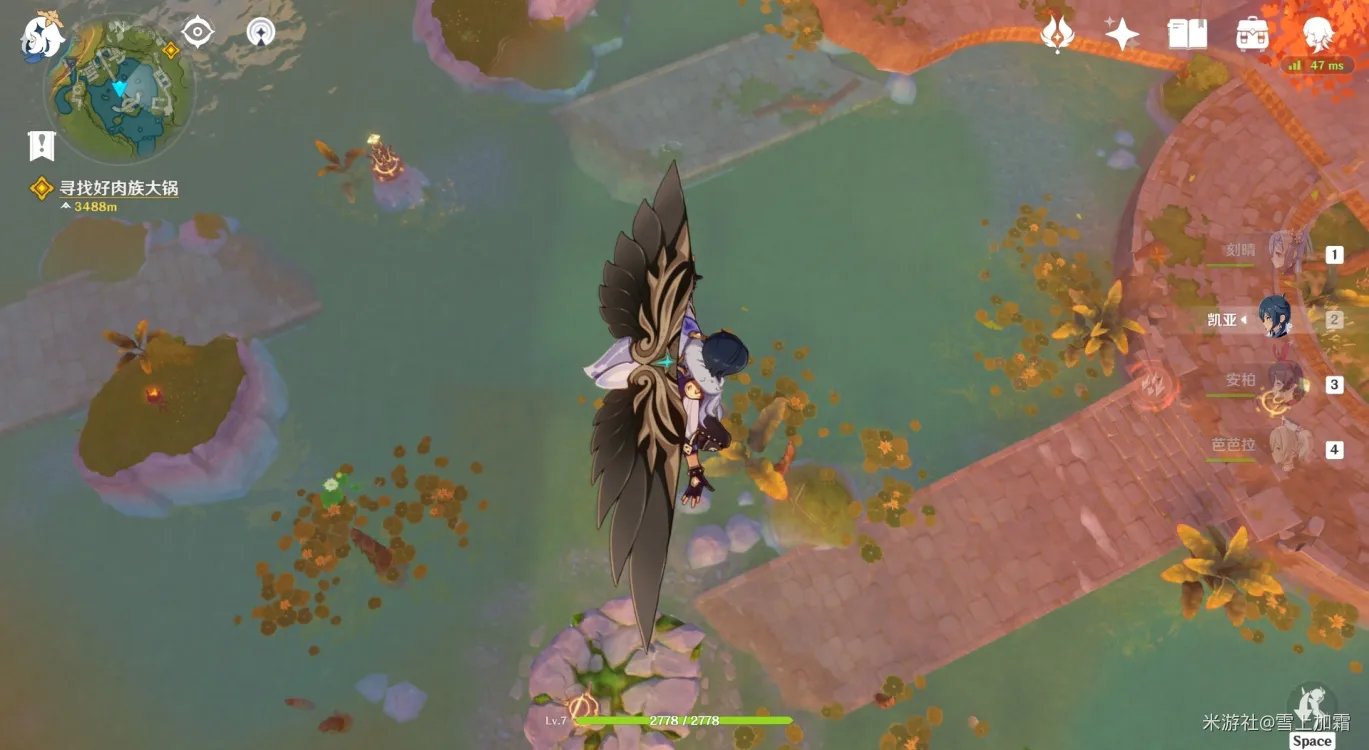
Task: Open the Adventurer Handbook book icon
Action: click(x=1187, y=35)
